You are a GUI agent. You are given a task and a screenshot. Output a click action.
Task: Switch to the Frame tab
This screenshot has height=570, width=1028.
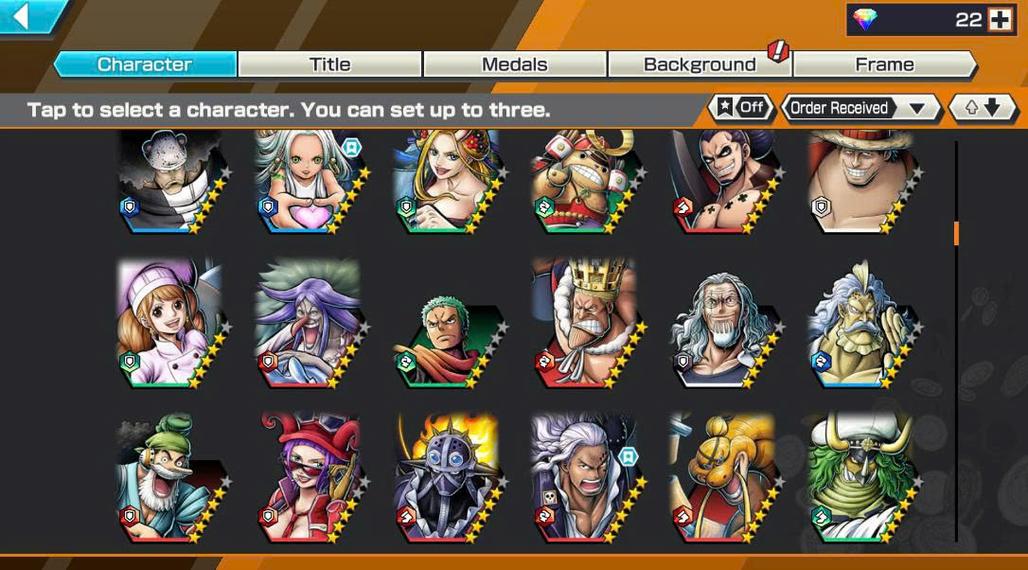tap(884, 64)
